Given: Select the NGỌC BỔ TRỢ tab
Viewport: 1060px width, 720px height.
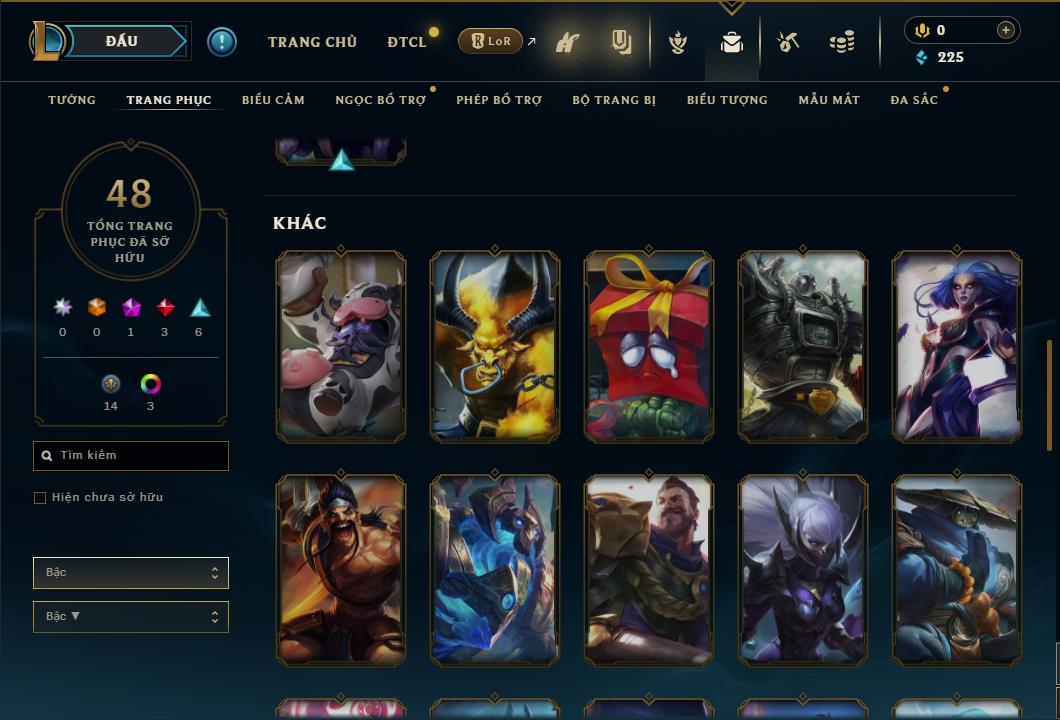Looking at the screenshot, I should click(380, 100).
